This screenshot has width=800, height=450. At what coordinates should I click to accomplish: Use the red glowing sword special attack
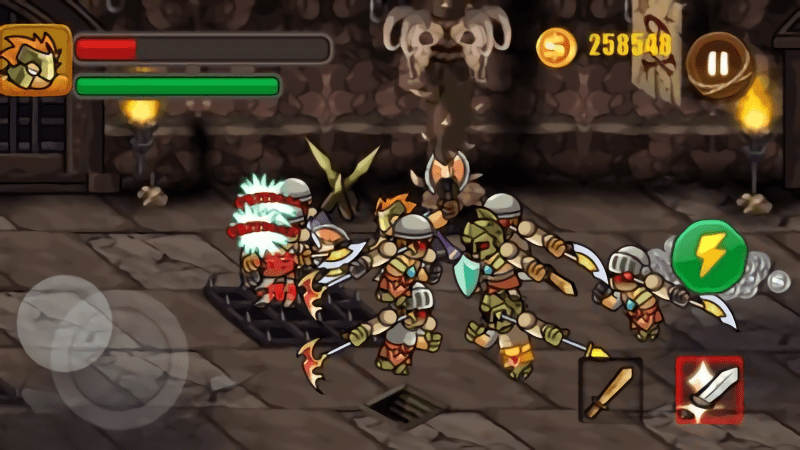(709, 389)
